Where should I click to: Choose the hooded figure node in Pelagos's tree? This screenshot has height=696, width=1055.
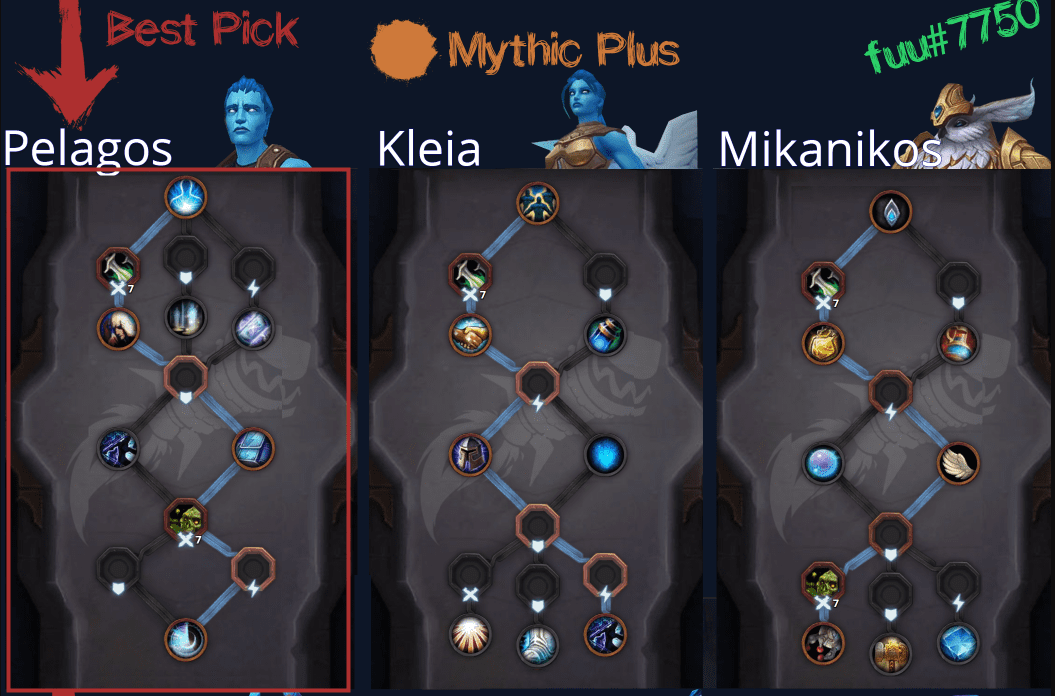point(117,328)
